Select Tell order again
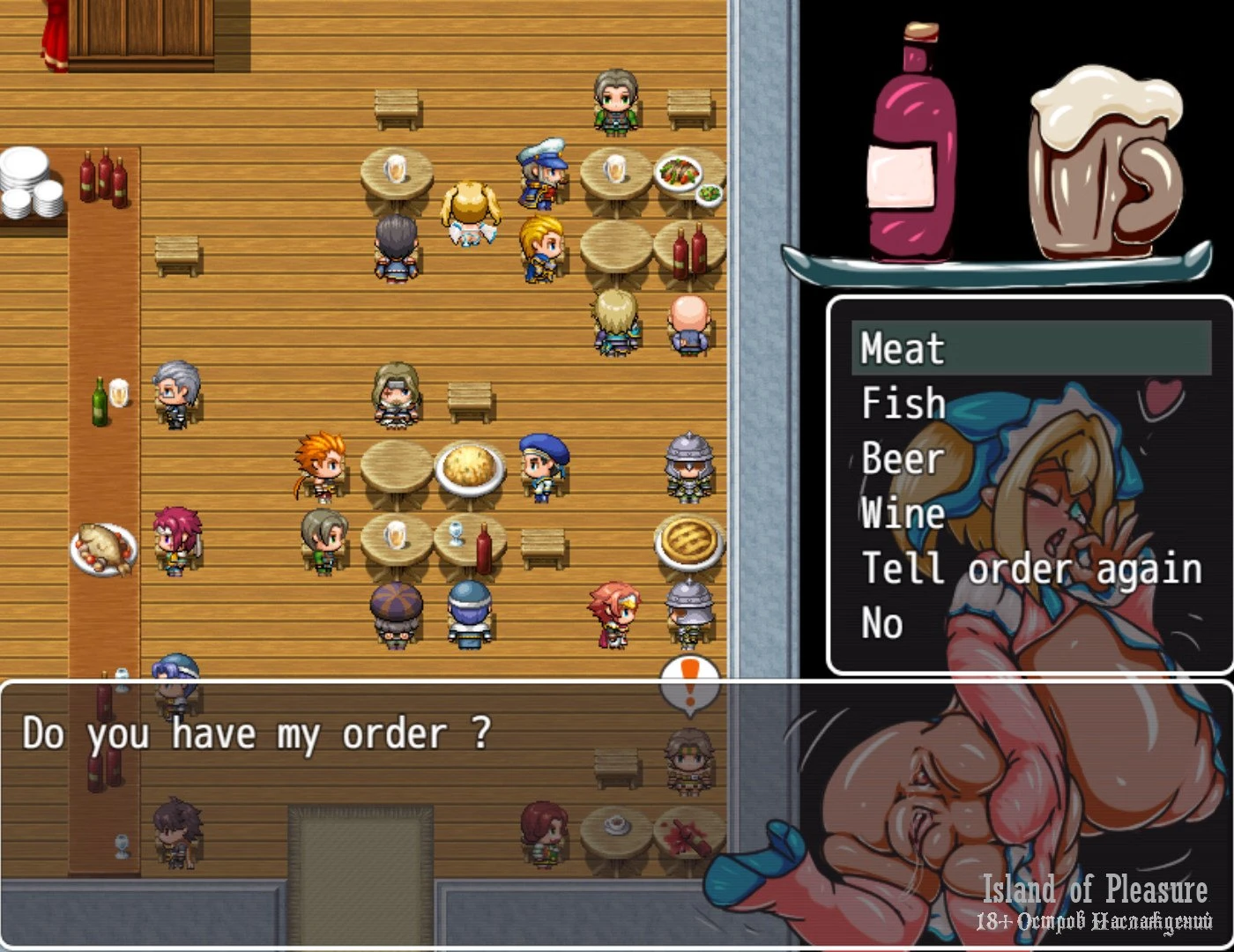The image size is (1234, 952). click(x=1031, y=569)
